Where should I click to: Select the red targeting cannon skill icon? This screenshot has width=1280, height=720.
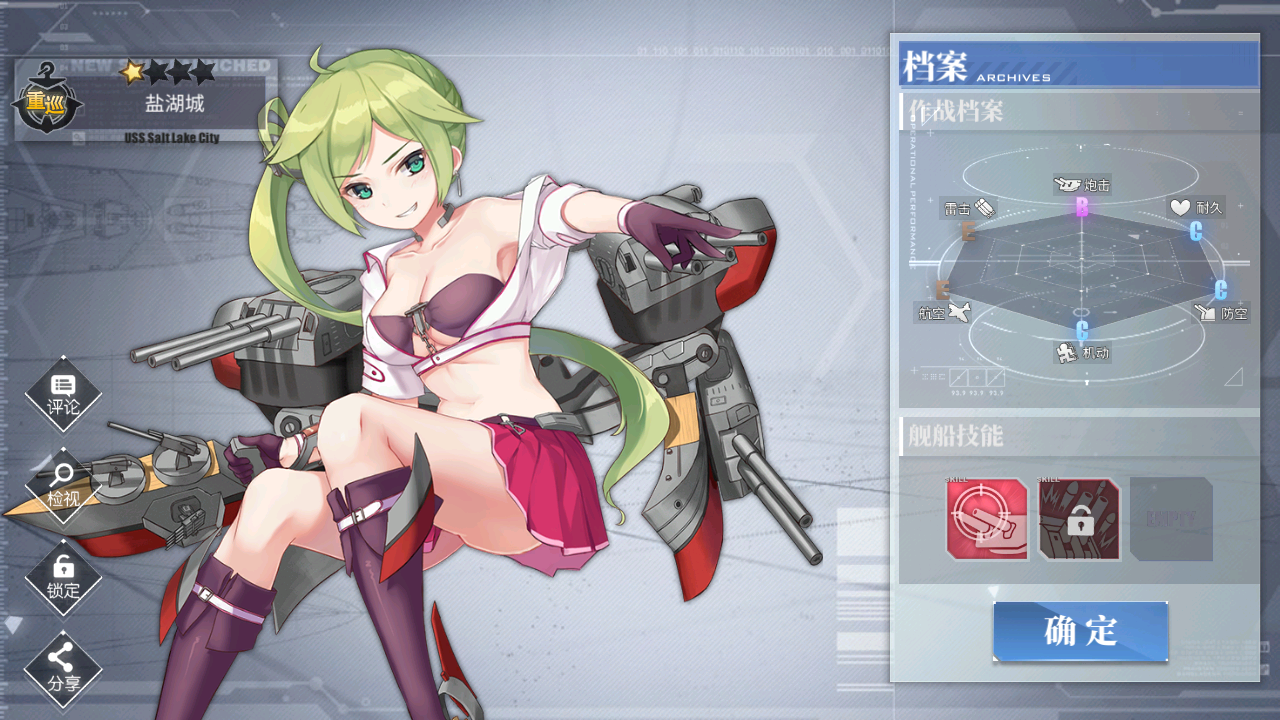[987, 519]
